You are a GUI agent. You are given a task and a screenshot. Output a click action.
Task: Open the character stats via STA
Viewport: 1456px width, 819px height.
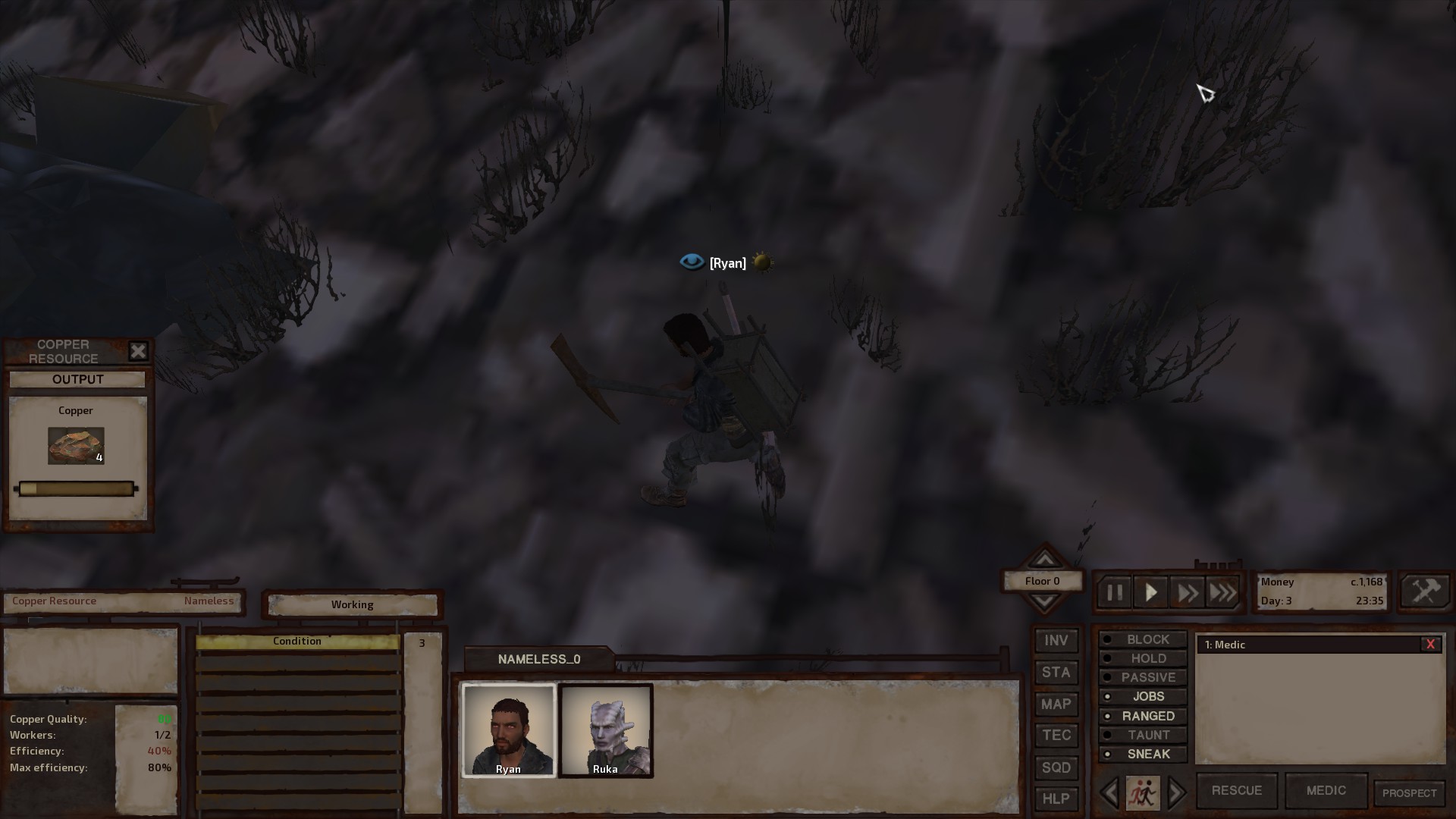click(1056, 673)
